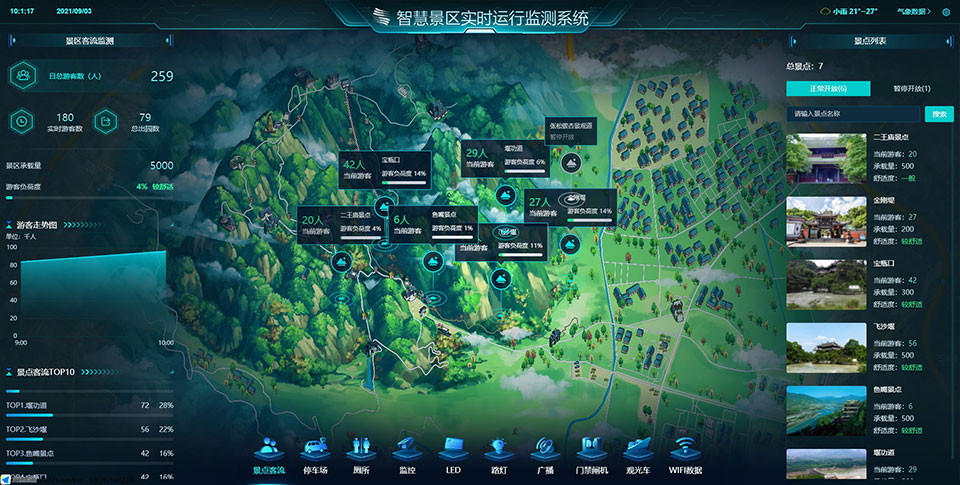Switch to the 停车场 parking view
The image size is (960, 485).
315,454
